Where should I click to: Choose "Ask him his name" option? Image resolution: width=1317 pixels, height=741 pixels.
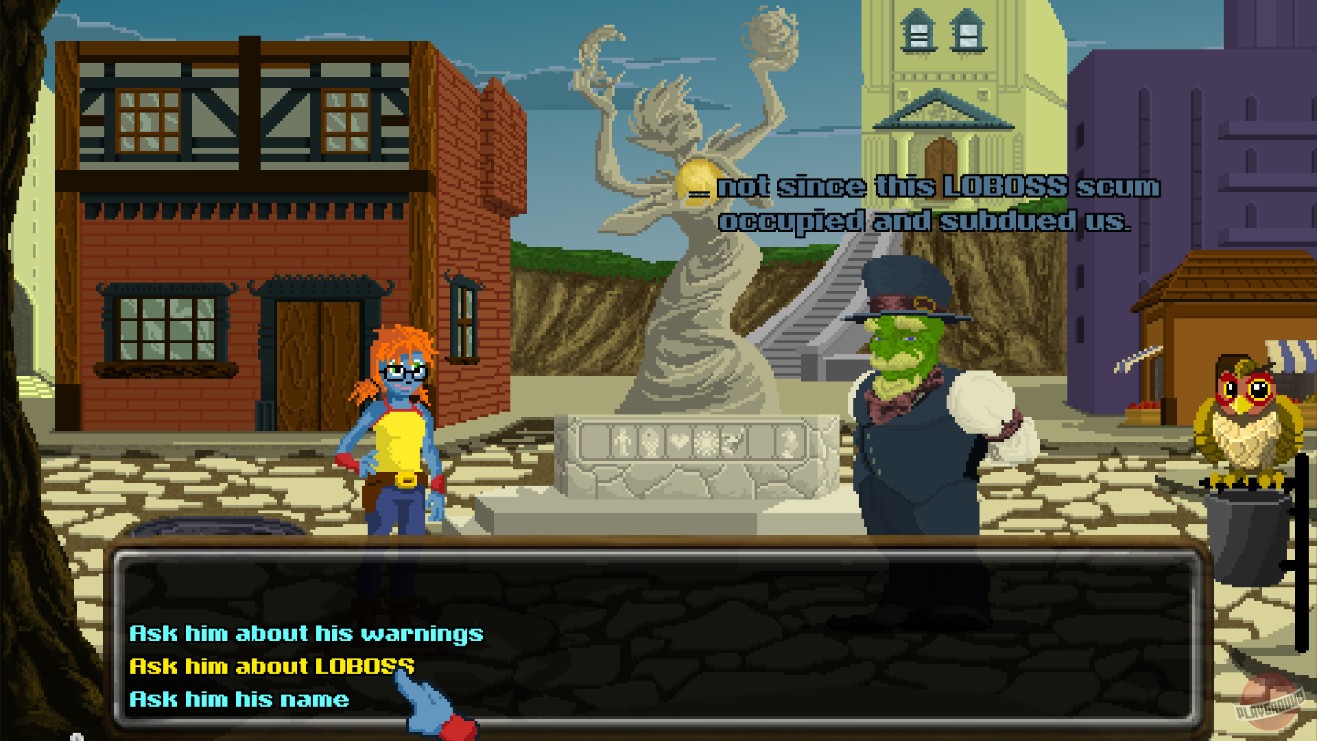tap(237, 699)
